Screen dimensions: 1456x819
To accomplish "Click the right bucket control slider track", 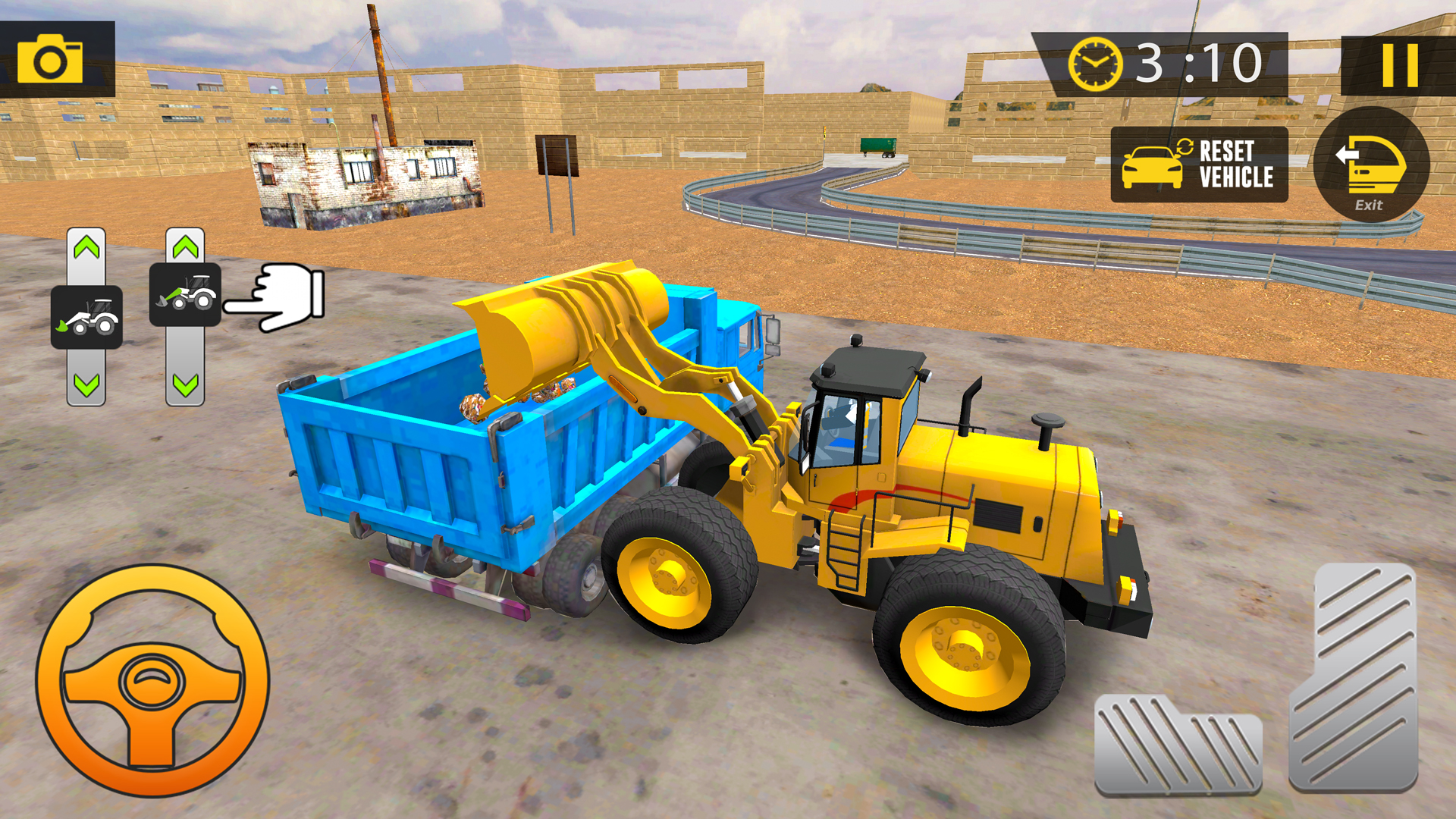I will [x=186, y=356].
